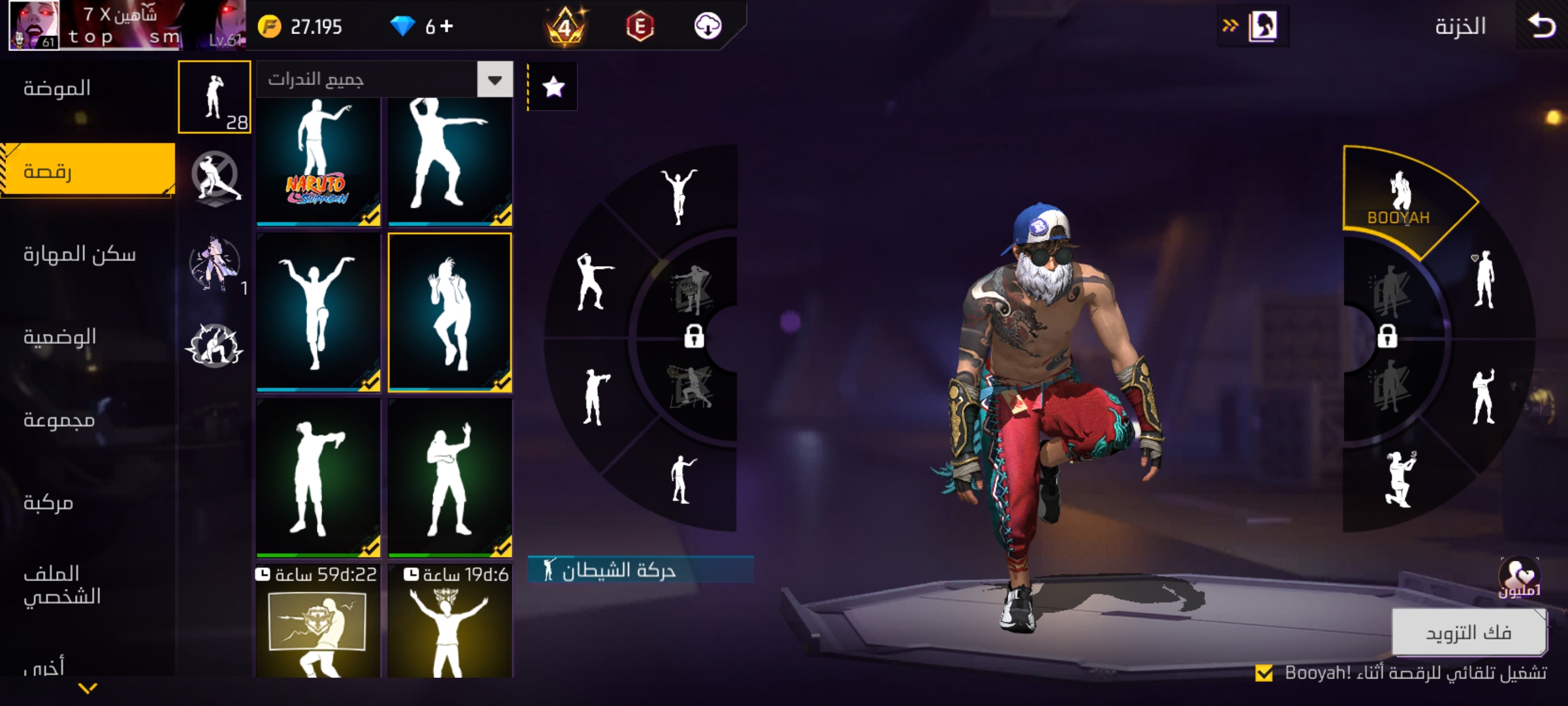This screenshot has height=706, width=1568.
Task: Toggle the star favorites filter
Action: pos(553,87)
